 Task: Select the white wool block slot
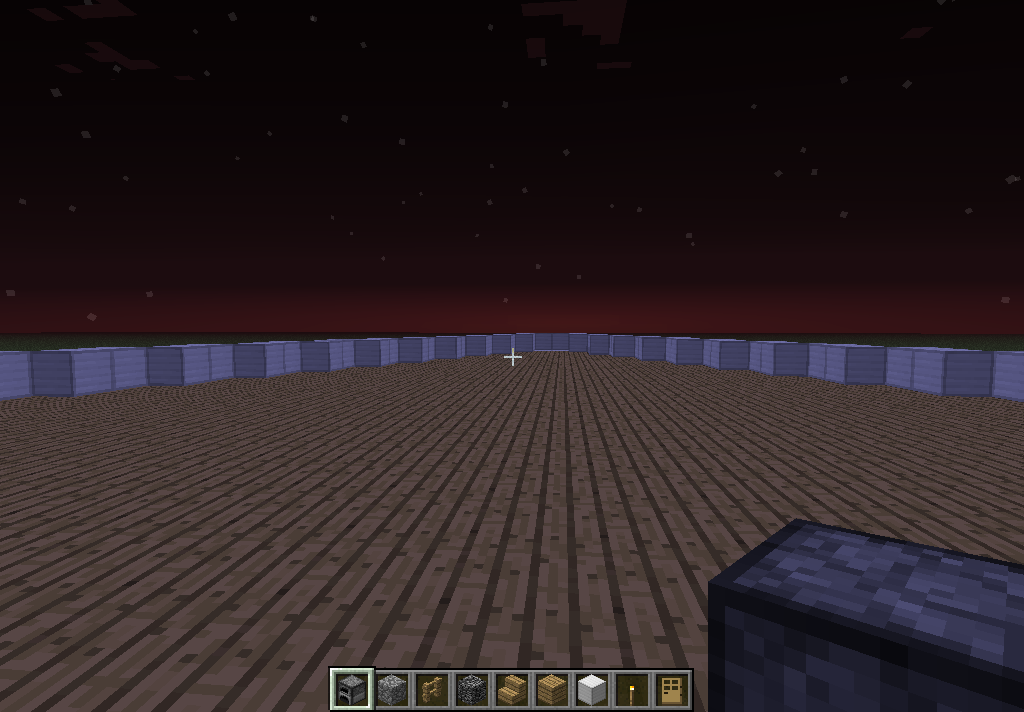[x=592, y=689]
